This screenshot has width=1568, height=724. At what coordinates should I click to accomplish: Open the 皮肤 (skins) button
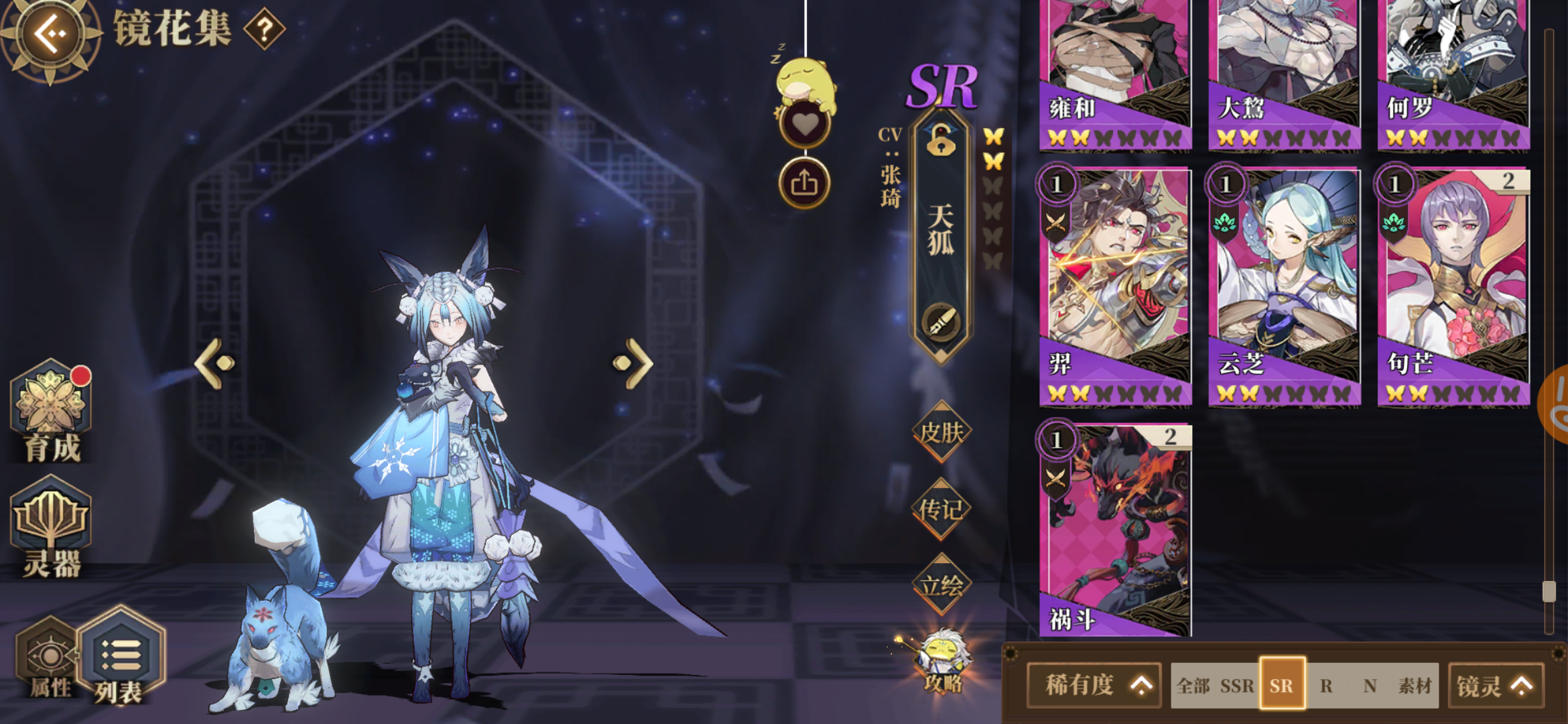tap(941, 434)
